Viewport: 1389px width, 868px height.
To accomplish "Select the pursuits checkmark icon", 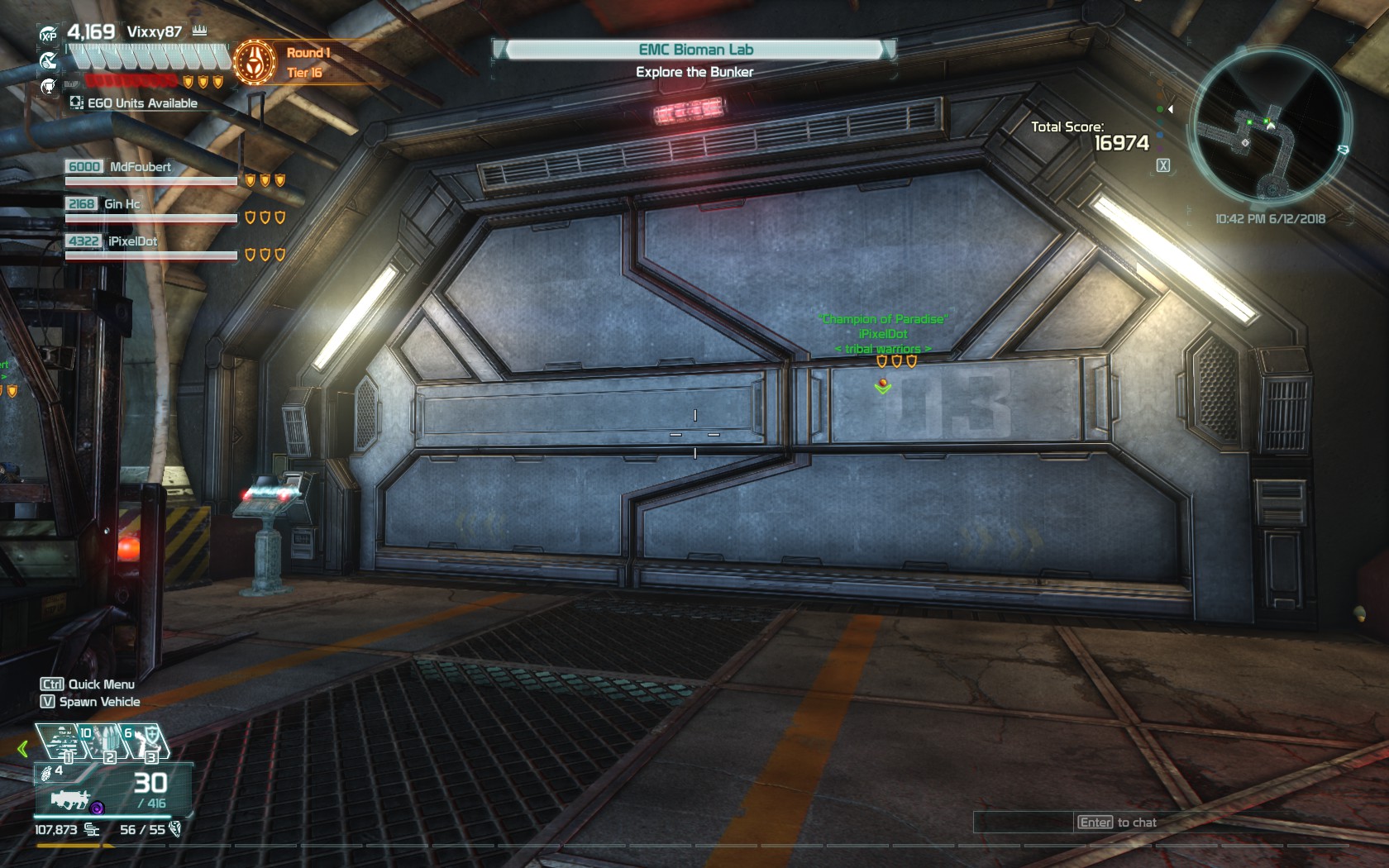I will pyautogui.click(x=49, y=60).
